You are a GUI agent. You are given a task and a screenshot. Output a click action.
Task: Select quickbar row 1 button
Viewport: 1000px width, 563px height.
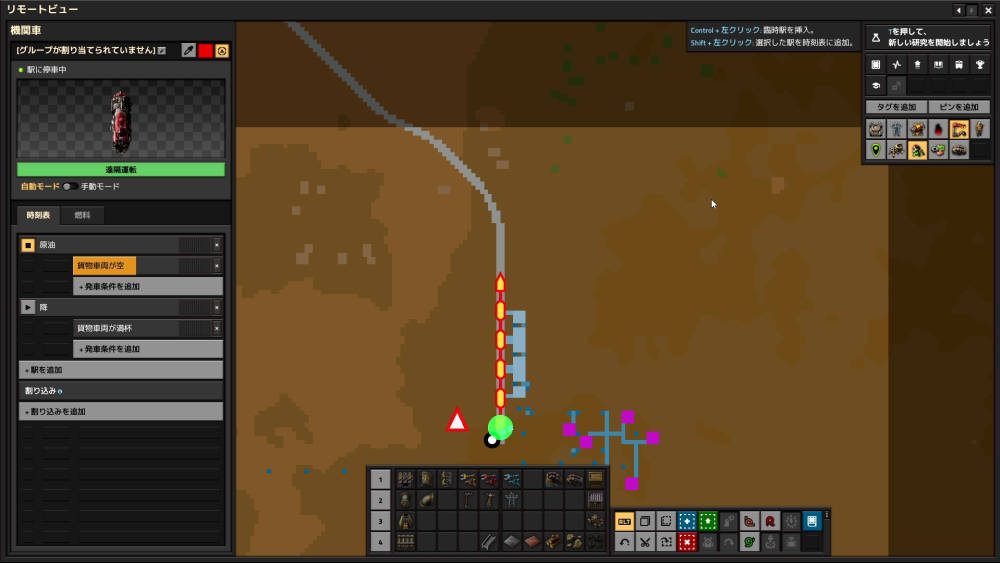pyautogui.click(x=380, y=479)
